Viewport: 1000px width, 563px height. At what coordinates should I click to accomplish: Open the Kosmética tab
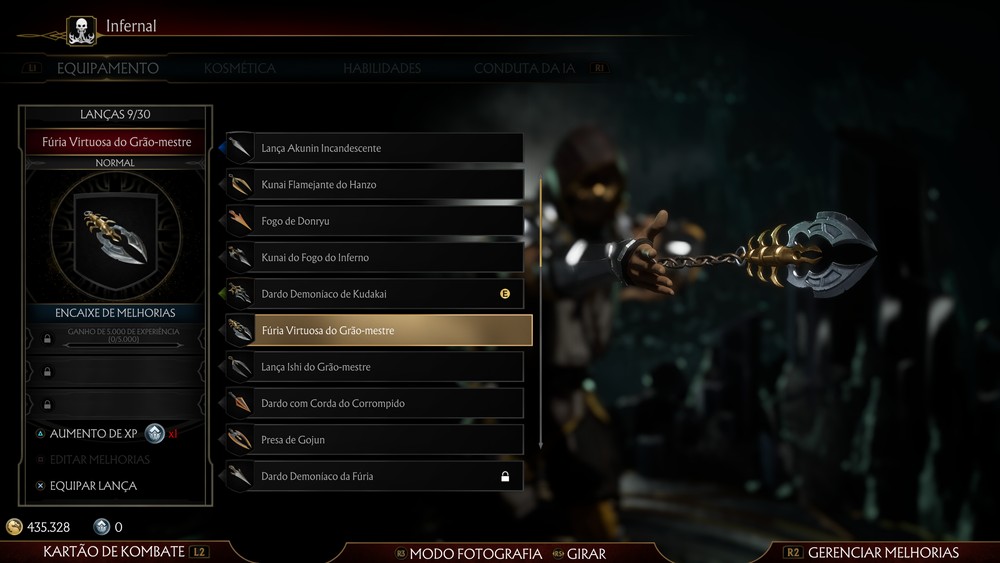pos(239,69)
